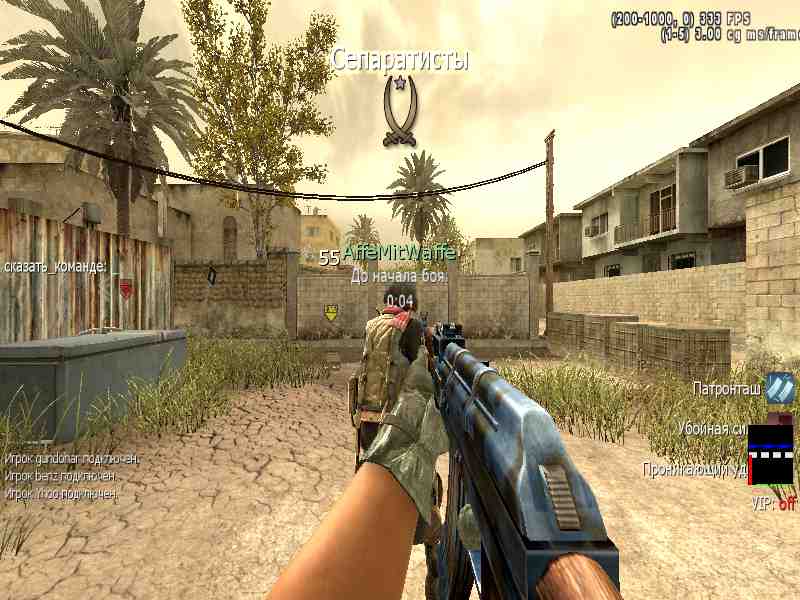Click the team chat input prompt
Screen dimensions: 800x600
coord(55,266)
